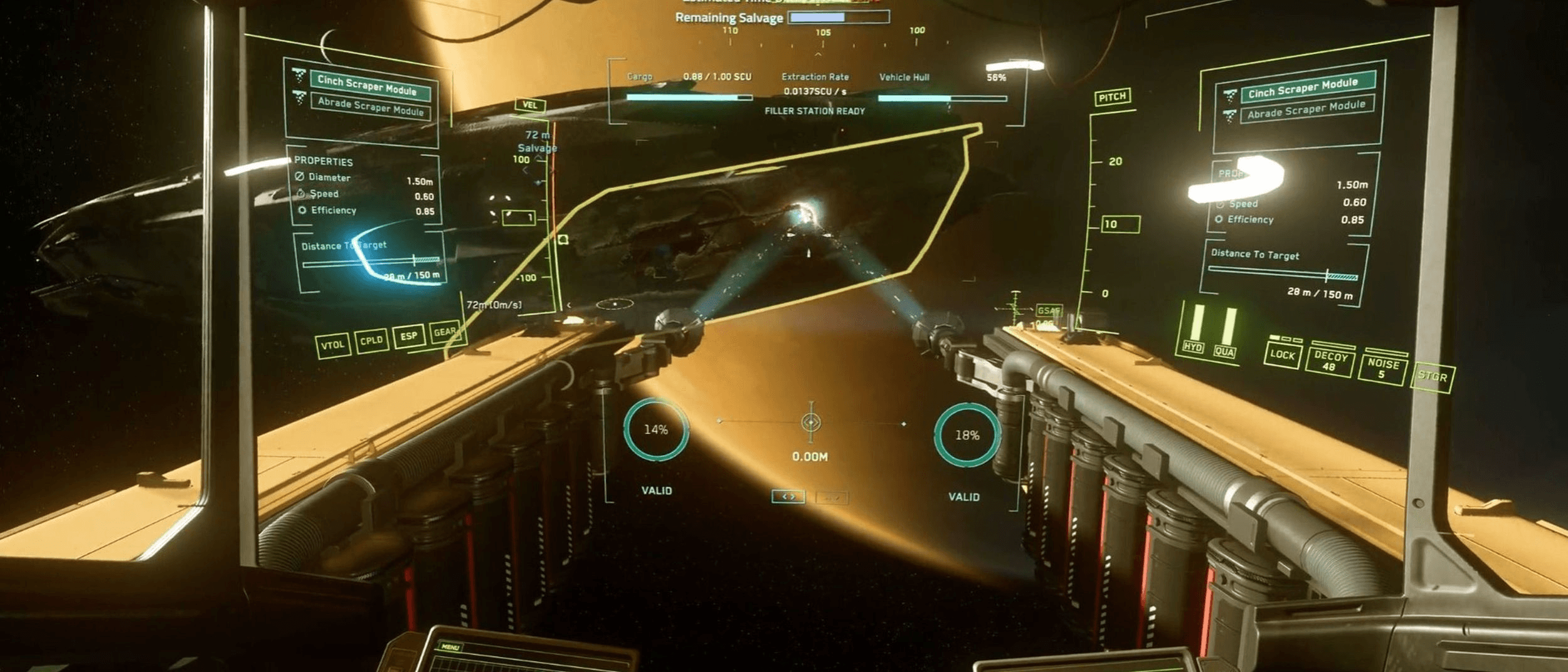
Task: Toggle the STGR button
Action: click(x=1433, y=377)
